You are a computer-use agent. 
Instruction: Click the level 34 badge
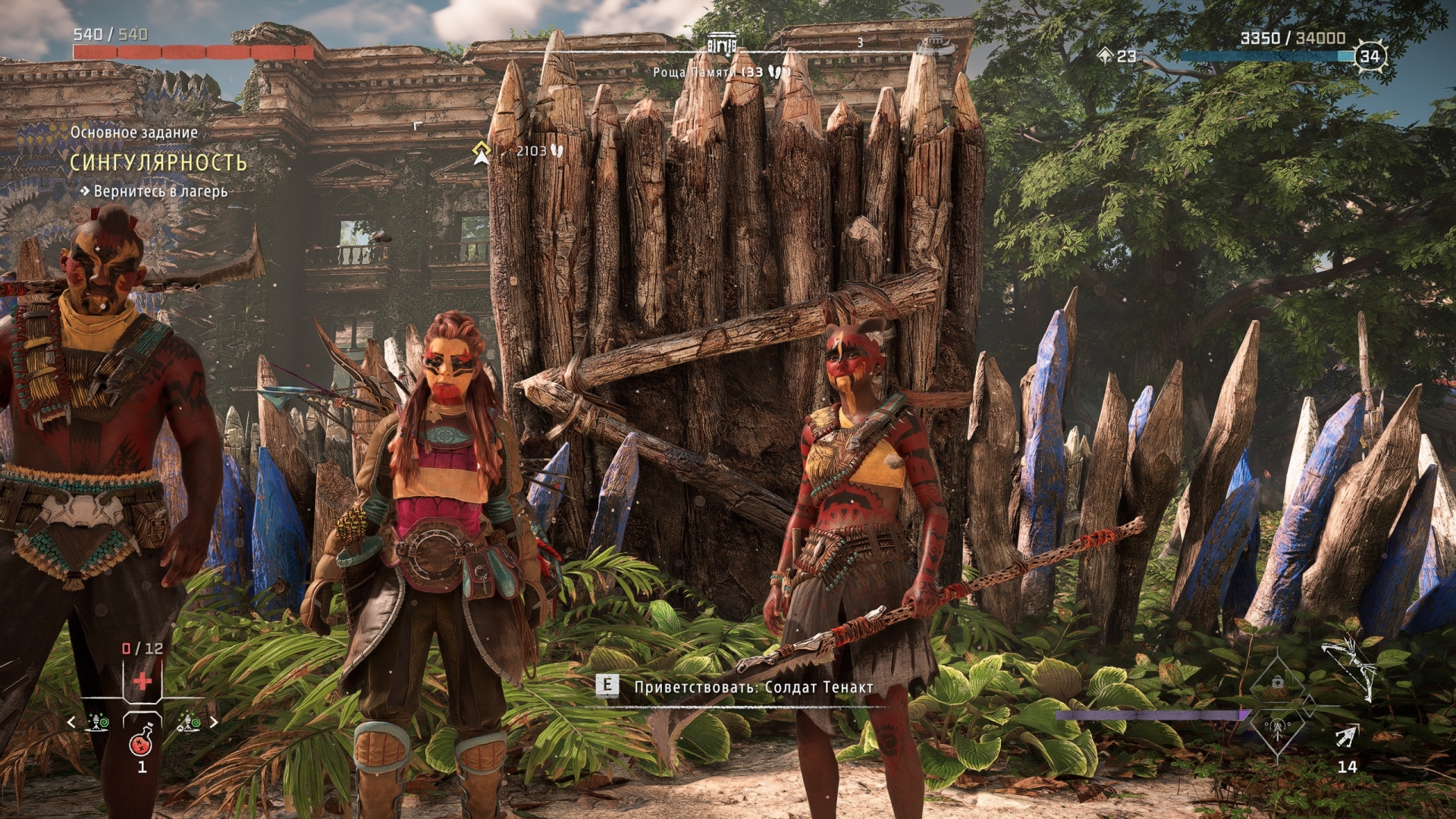point(1369,55)
